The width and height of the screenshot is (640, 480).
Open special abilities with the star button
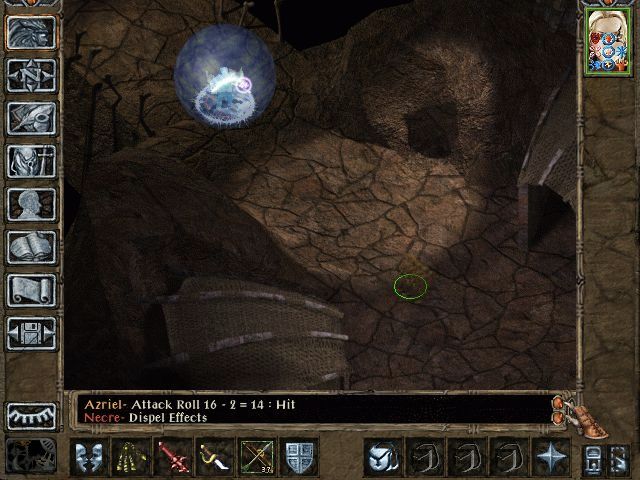(x=551, y=457)
